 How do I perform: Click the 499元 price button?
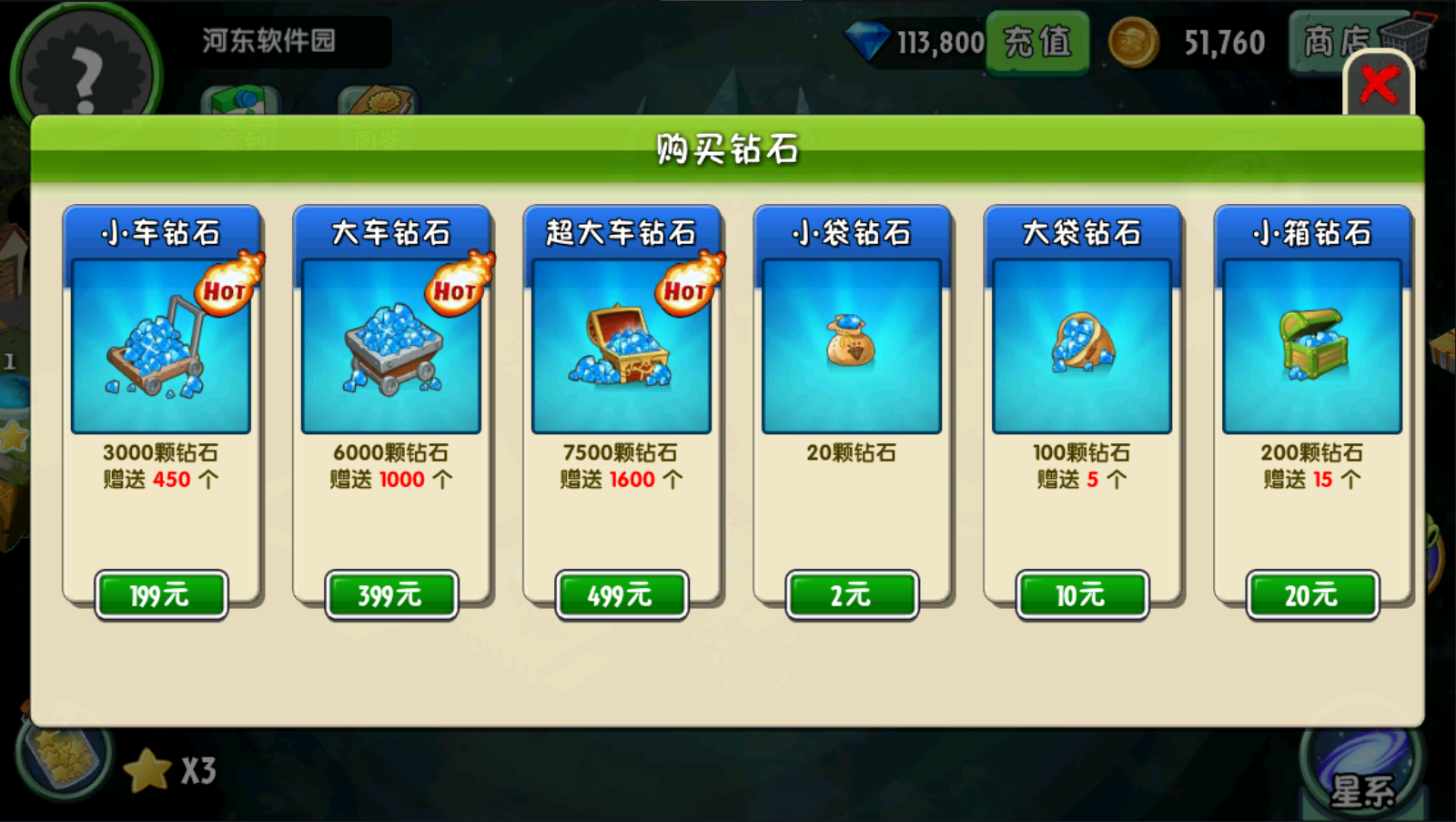tap(621, 594)
